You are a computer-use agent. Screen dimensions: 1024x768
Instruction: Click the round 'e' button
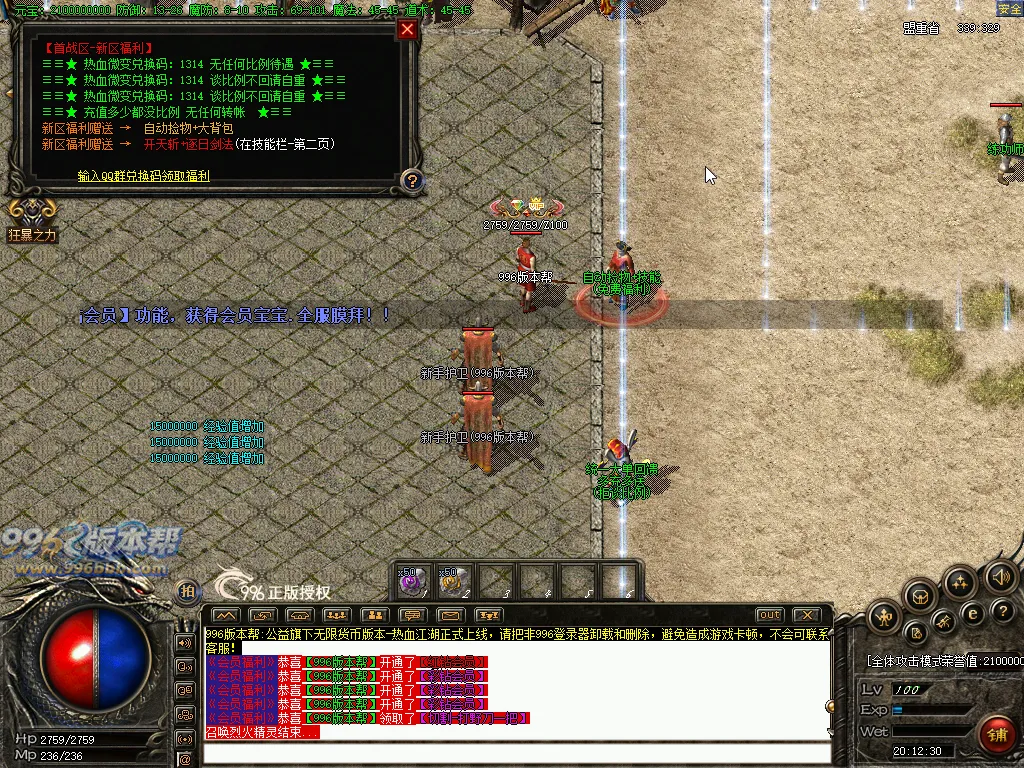point(971,613)
